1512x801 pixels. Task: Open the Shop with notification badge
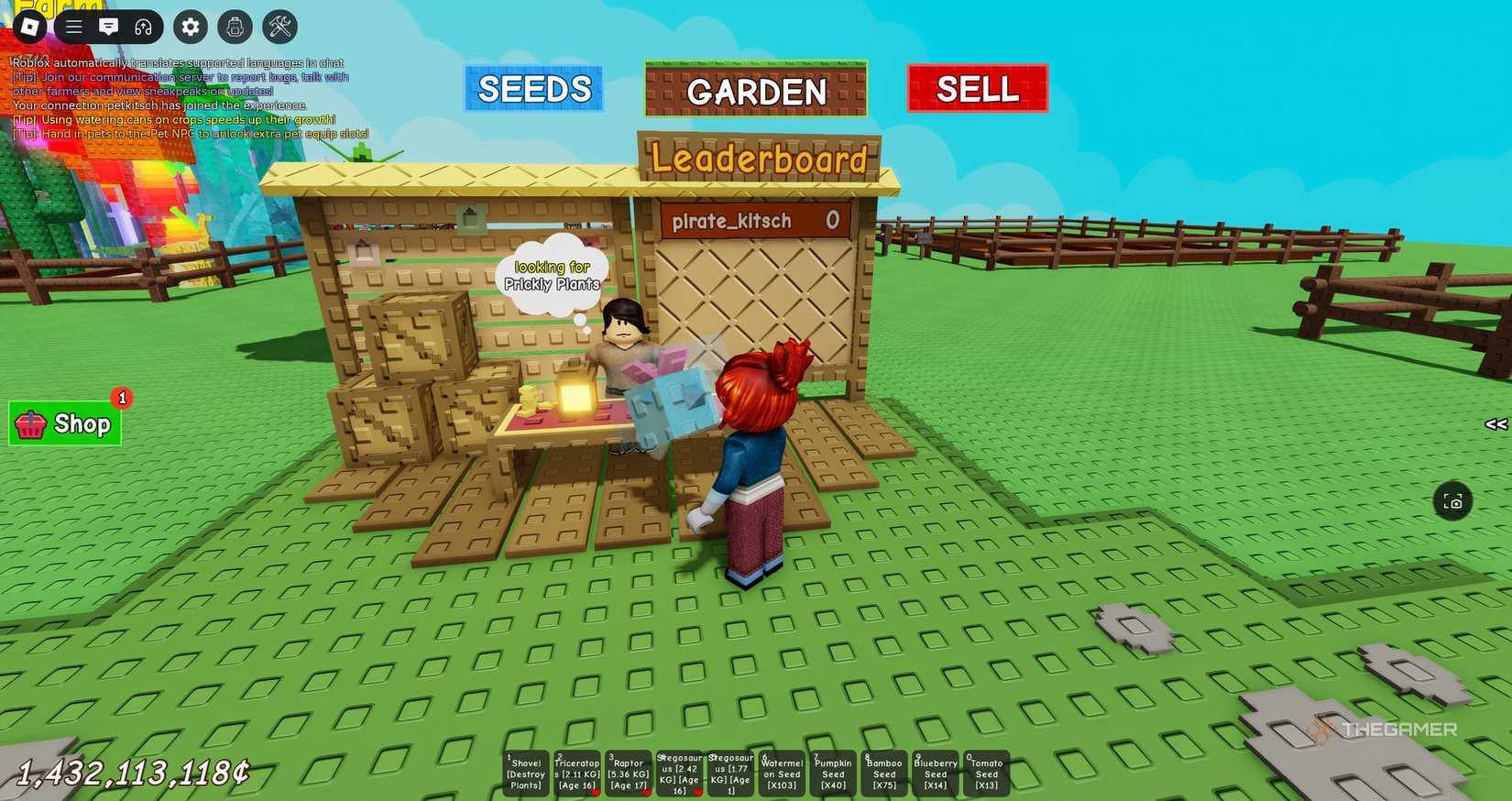click(x=64, y=423)
